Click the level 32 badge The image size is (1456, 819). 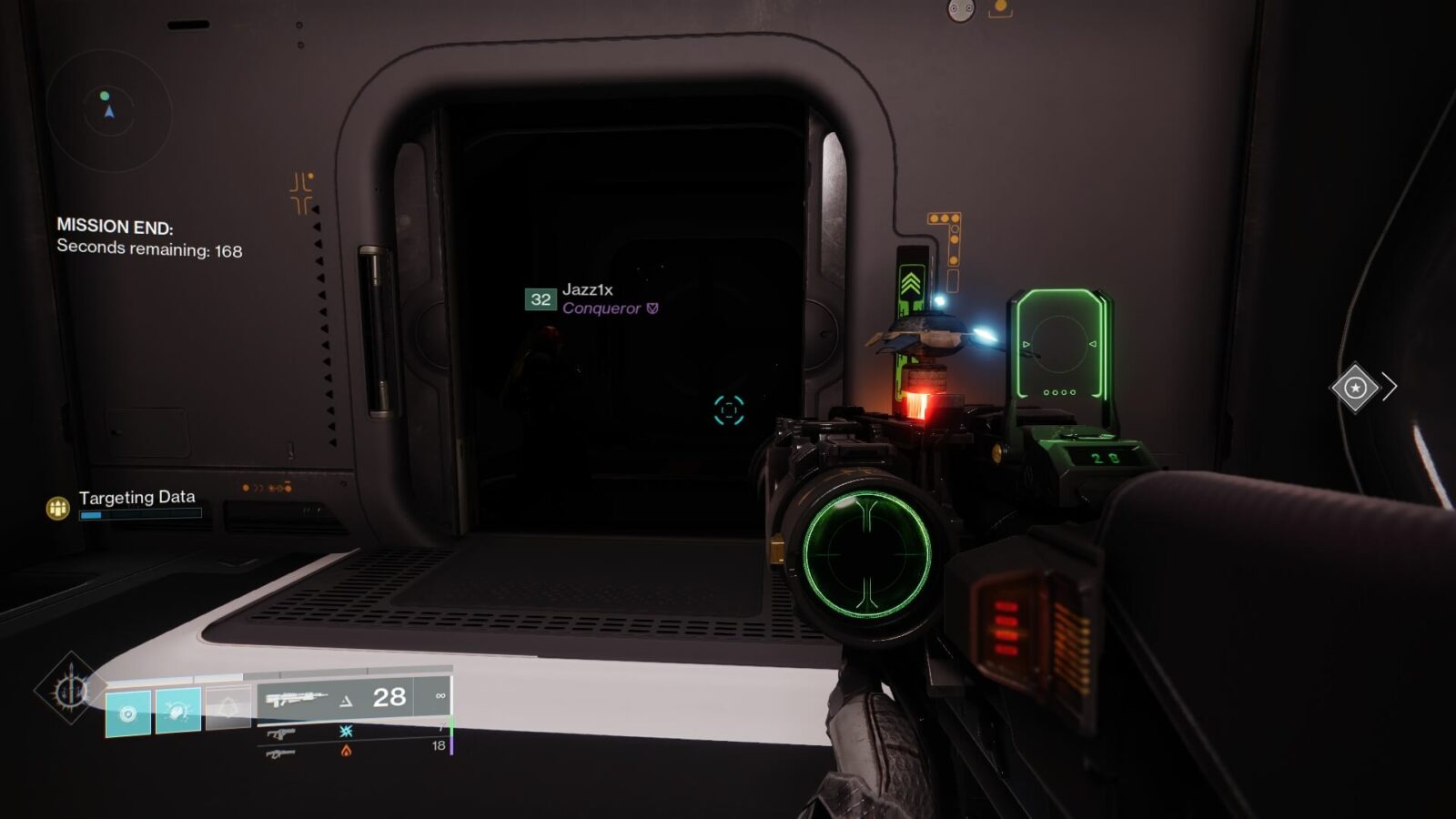point(540,298)
